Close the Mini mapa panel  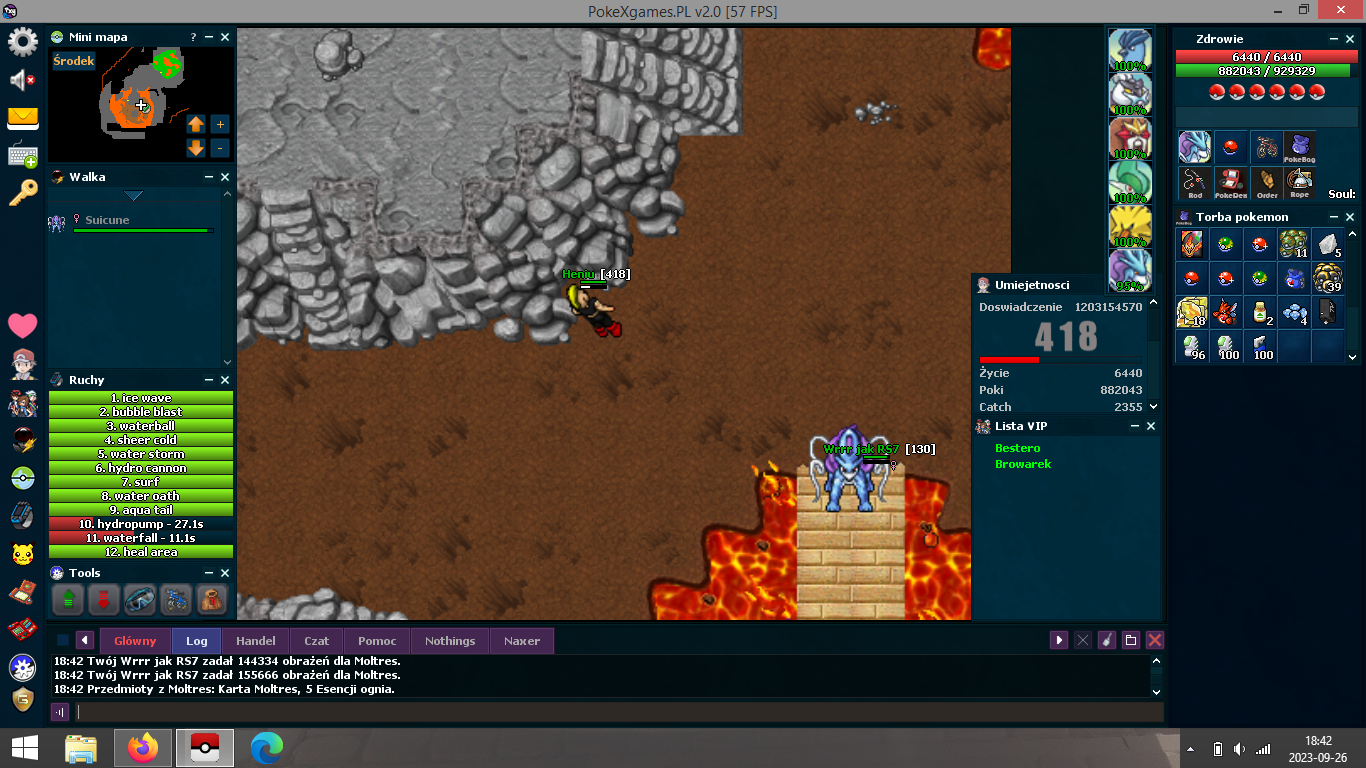(x=225, y=37)
